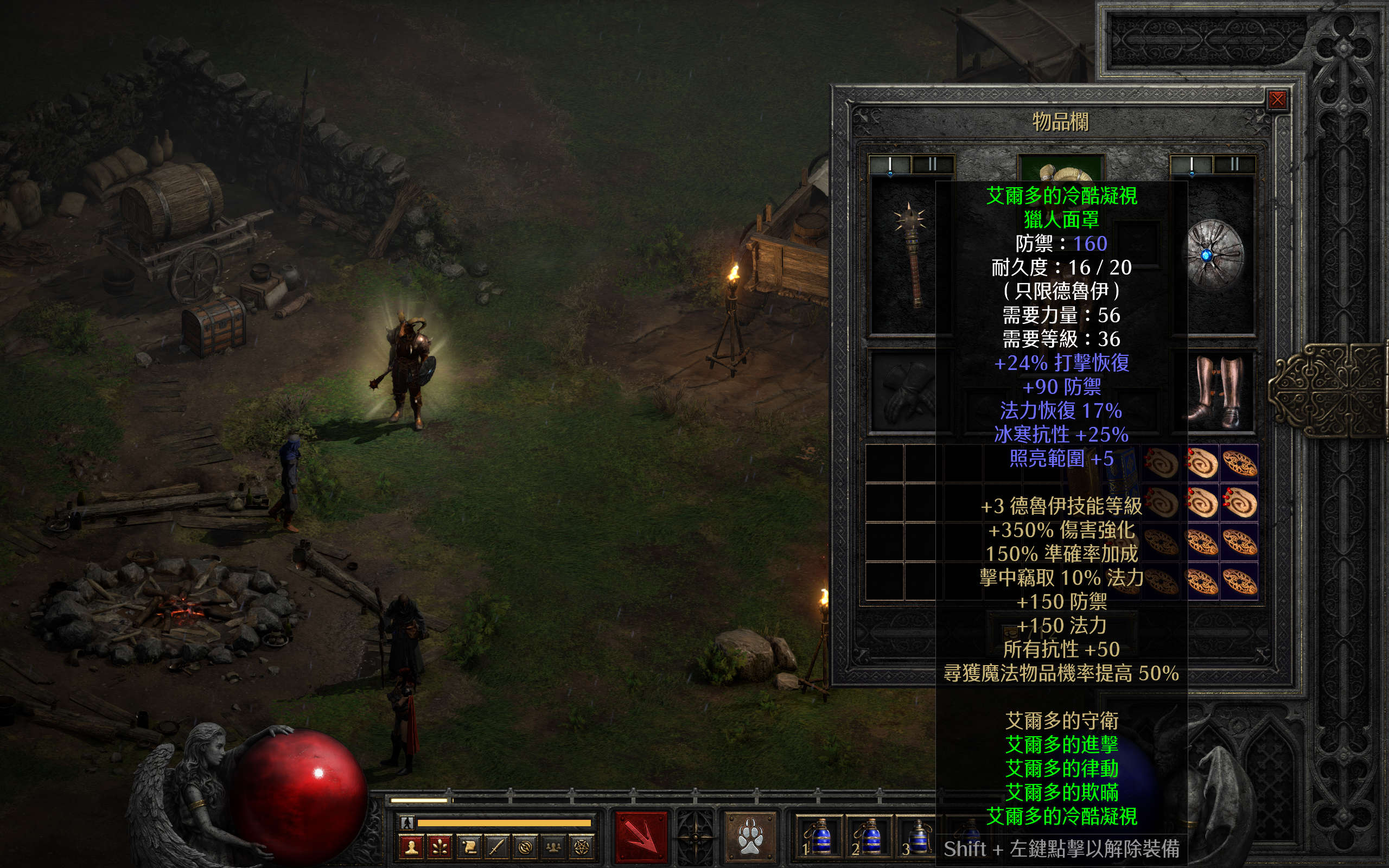Select the empty gloves equipment slot
Screen dimensions: 1389x868
pyautogui.click(x=904, y=392)
